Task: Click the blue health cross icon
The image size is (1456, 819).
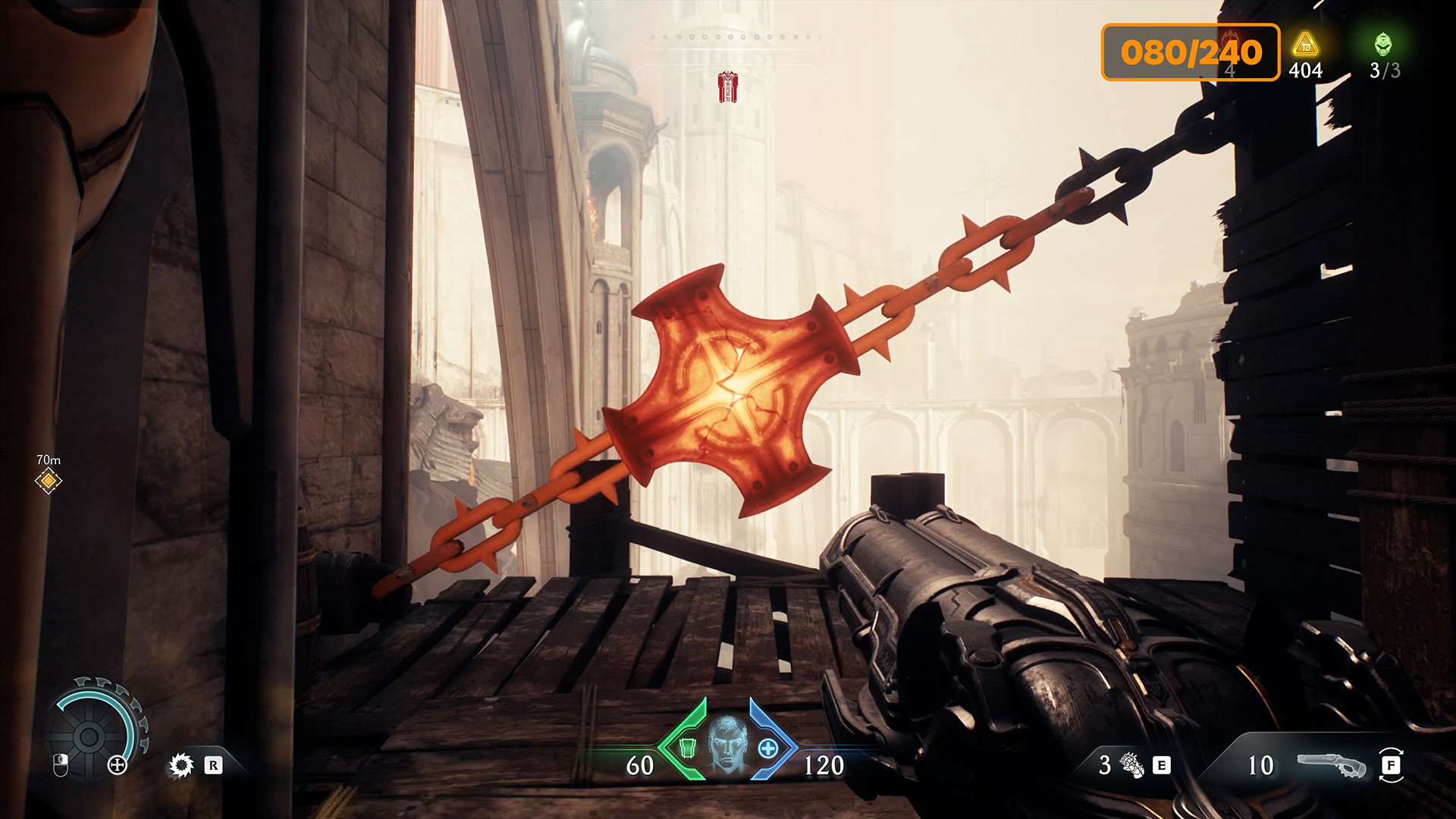Action: point(768,748)
